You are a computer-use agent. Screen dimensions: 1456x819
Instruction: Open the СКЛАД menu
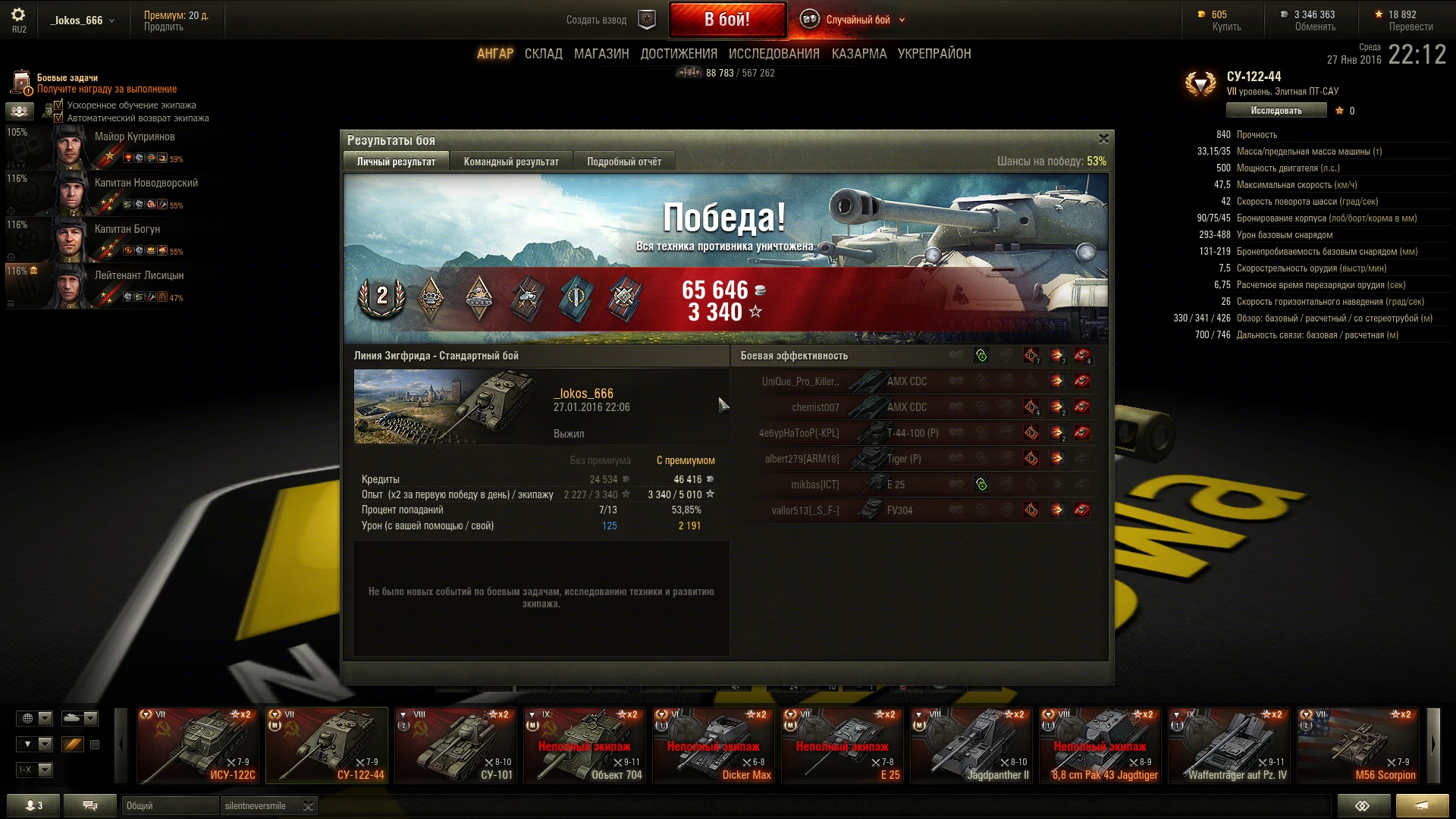(x=543, y=54)
